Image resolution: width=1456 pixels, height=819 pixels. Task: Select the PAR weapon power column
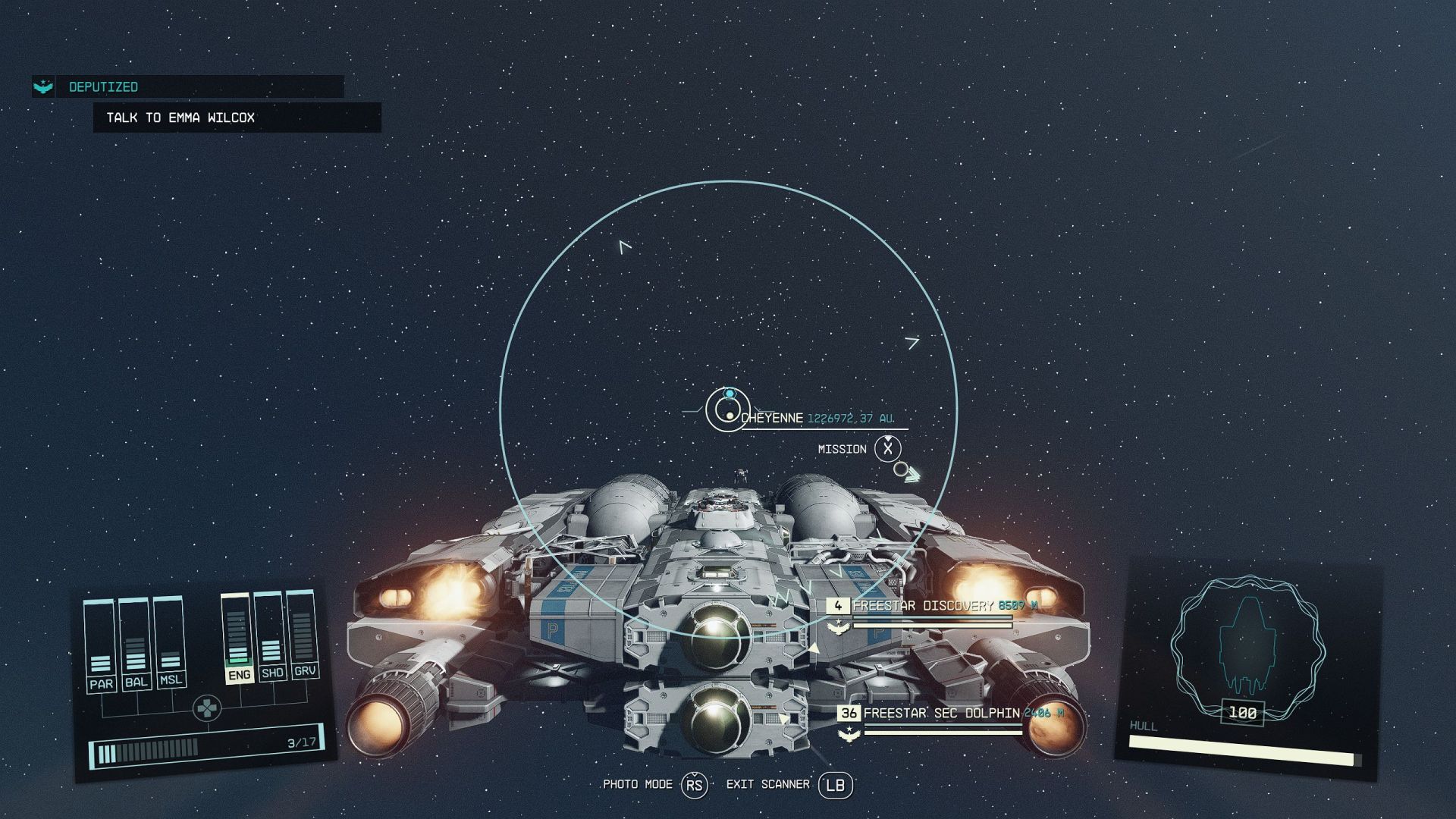(x=100, y=645)
